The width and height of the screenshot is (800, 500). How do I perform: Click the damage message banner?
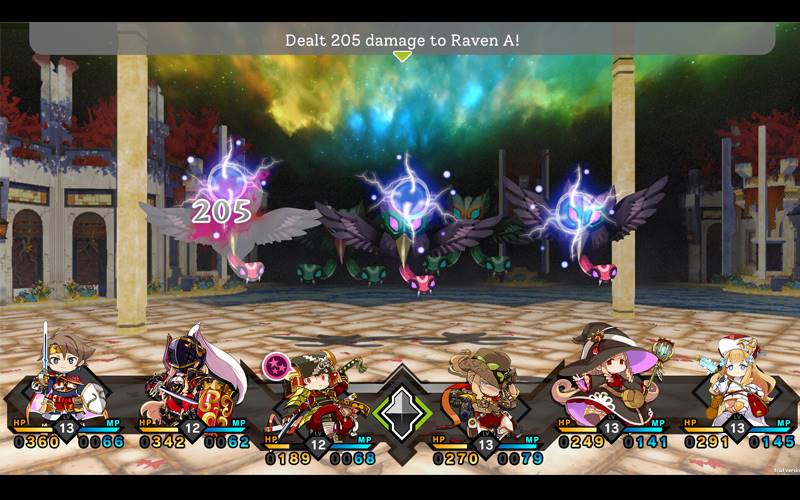402,39
